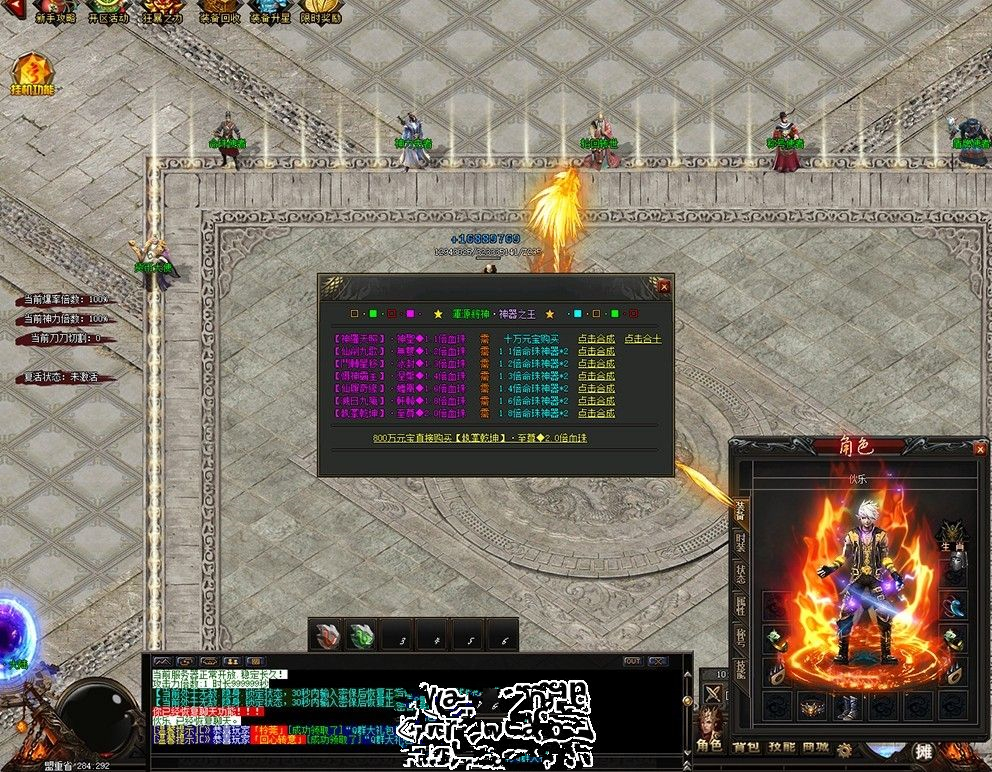
Task: Open the 装备升星 equipment star upgrade
Action: (269, 12)
